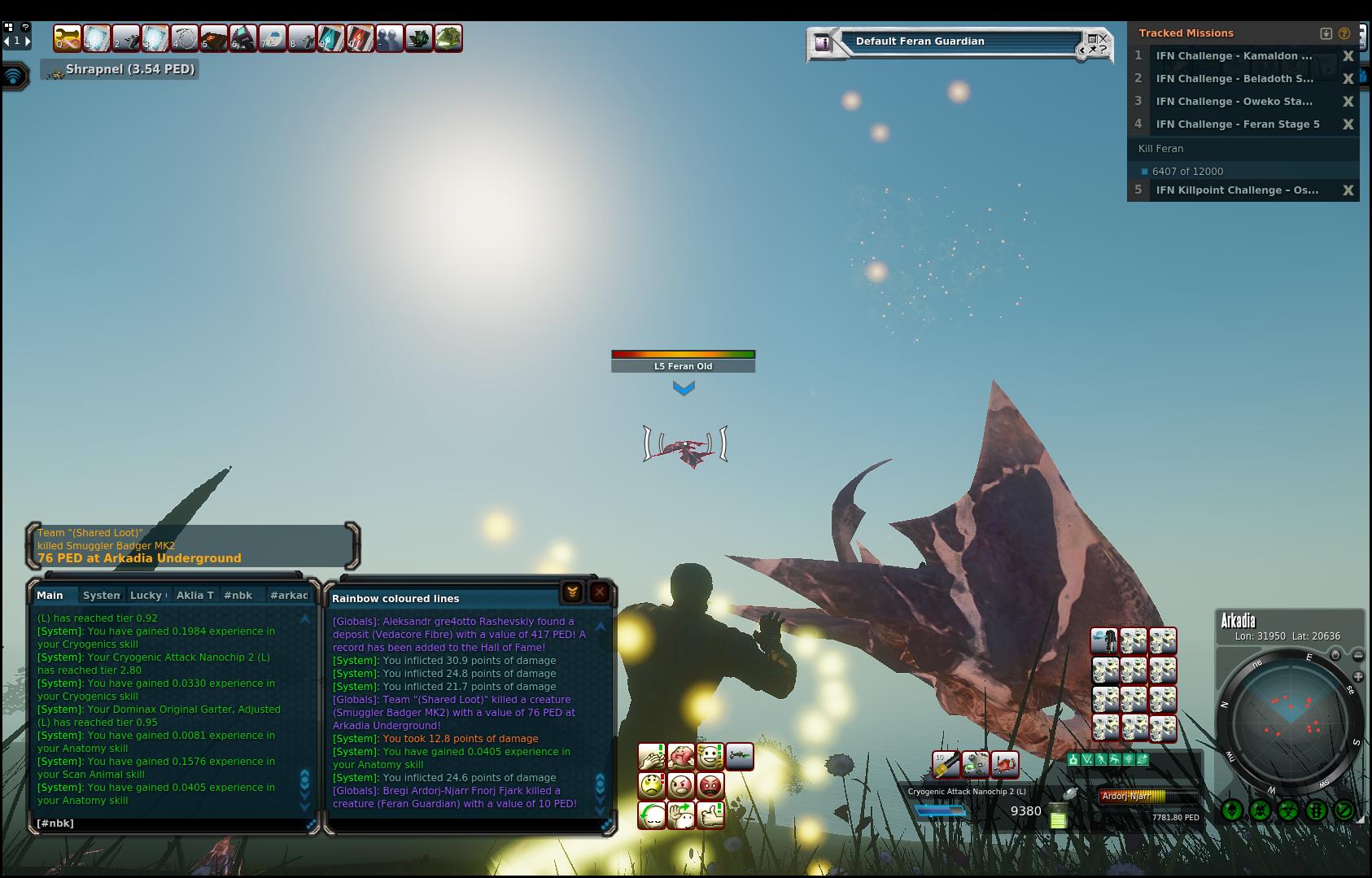Open the IFN Challenge - Feran Stage 5 mission
The width and height of the screenshot is (1372, 878).
pyautogui.click(x=1237, y=124)
